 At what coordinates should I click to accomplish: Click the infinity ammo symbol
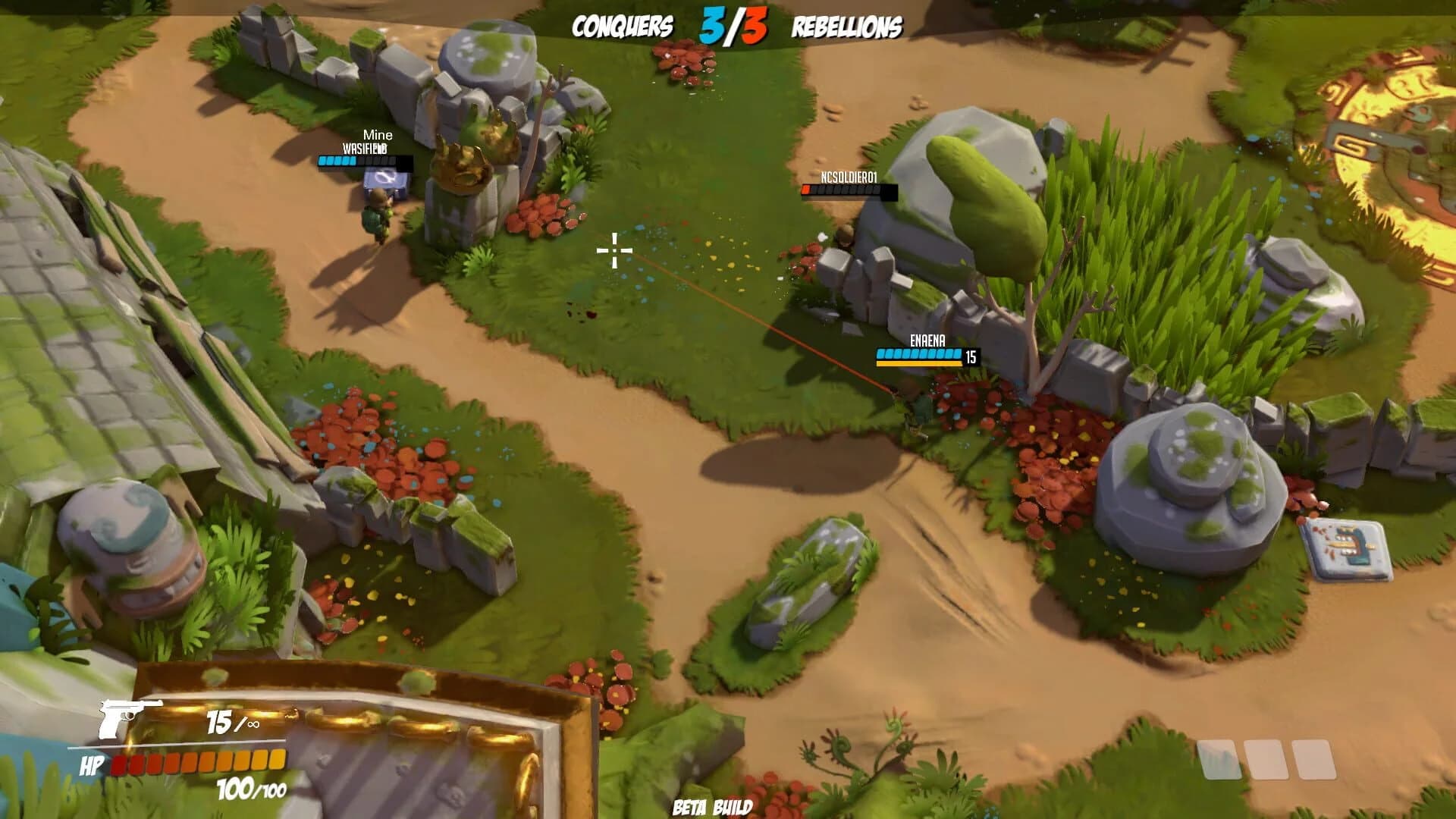(253, 725)
